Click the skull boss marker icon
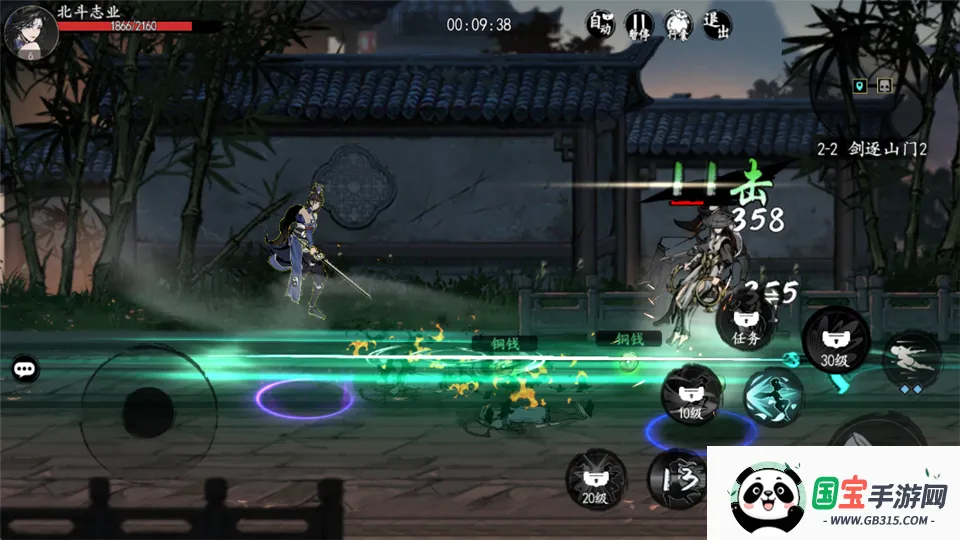 (x=884, y=86)
